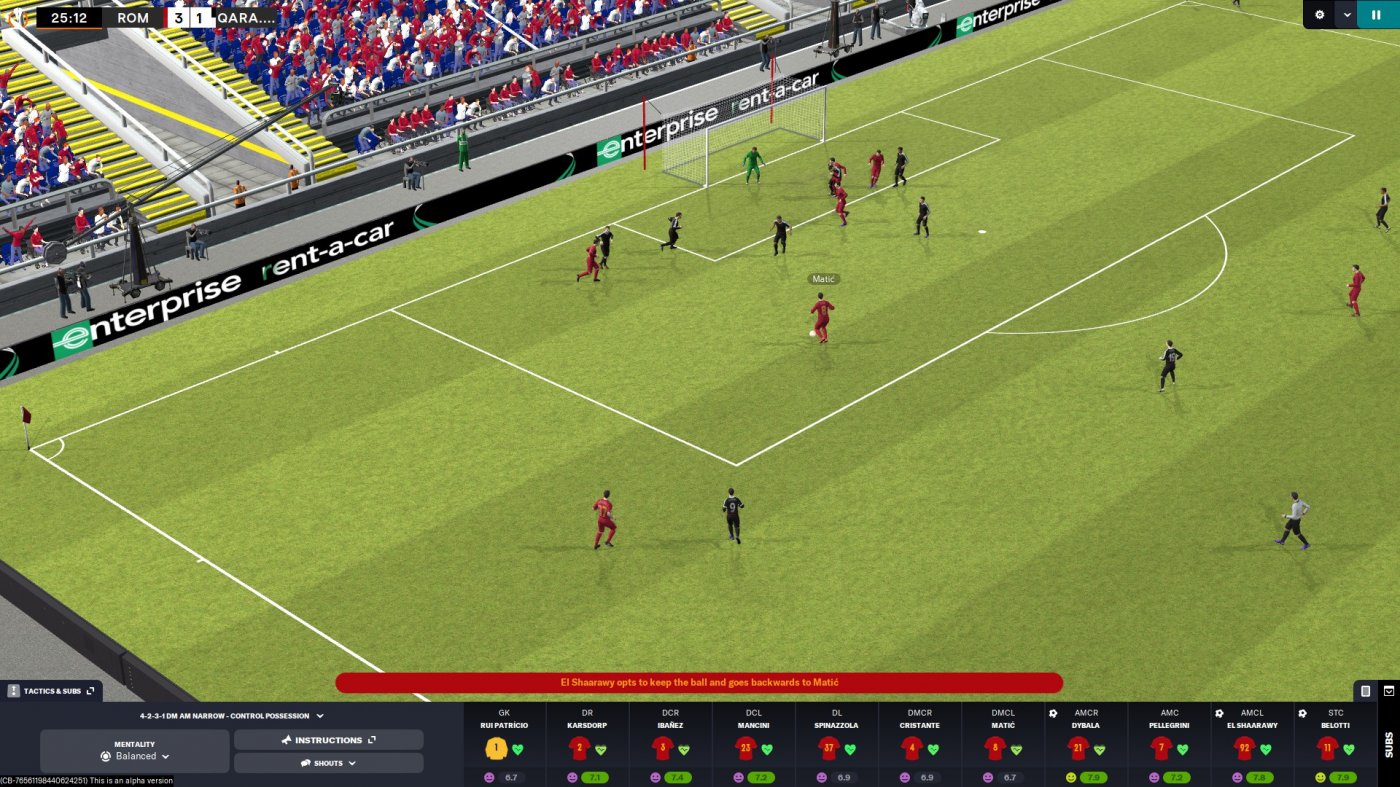This screenshot has width=1400, height=787.
Task: Open the match settings gear icon
Action: pyautogui.click(x=1320, y=14)
